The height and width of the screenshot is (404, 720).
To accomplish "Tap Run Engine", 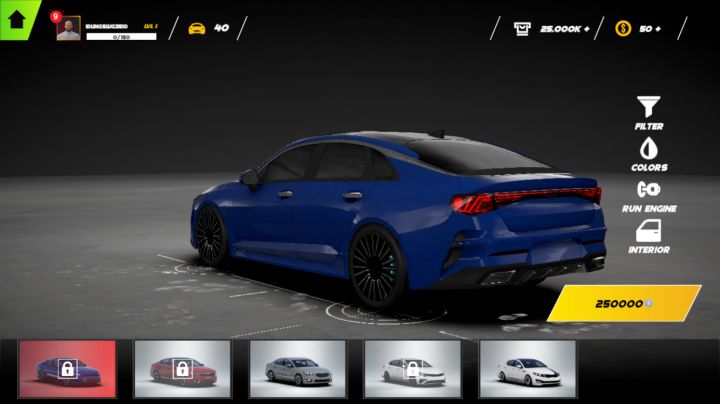I will pyautogui.click(x=649, y=195).
